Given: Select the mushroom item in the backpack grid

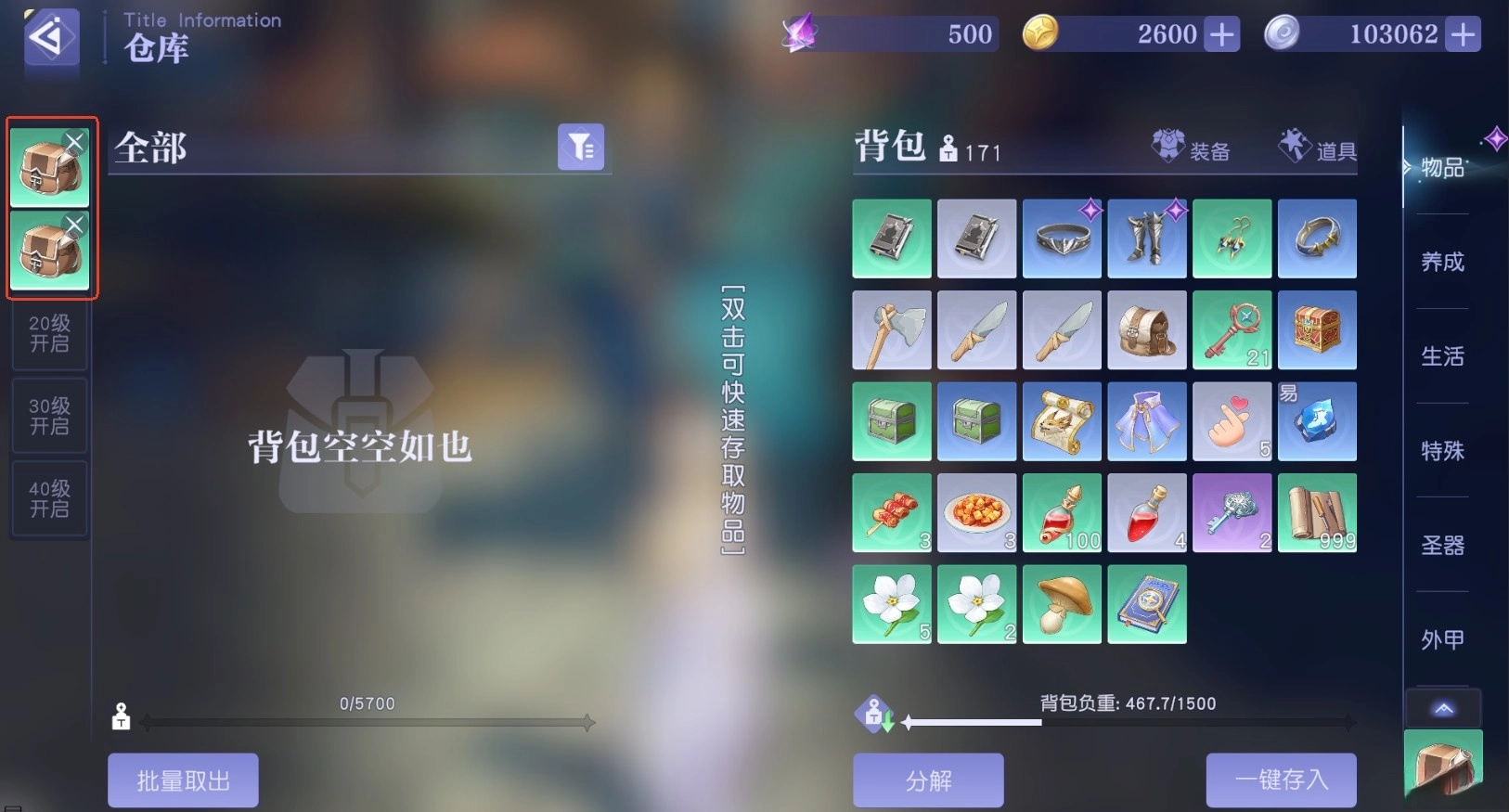Looking at the screenshot, I should tap(1062, 603).
